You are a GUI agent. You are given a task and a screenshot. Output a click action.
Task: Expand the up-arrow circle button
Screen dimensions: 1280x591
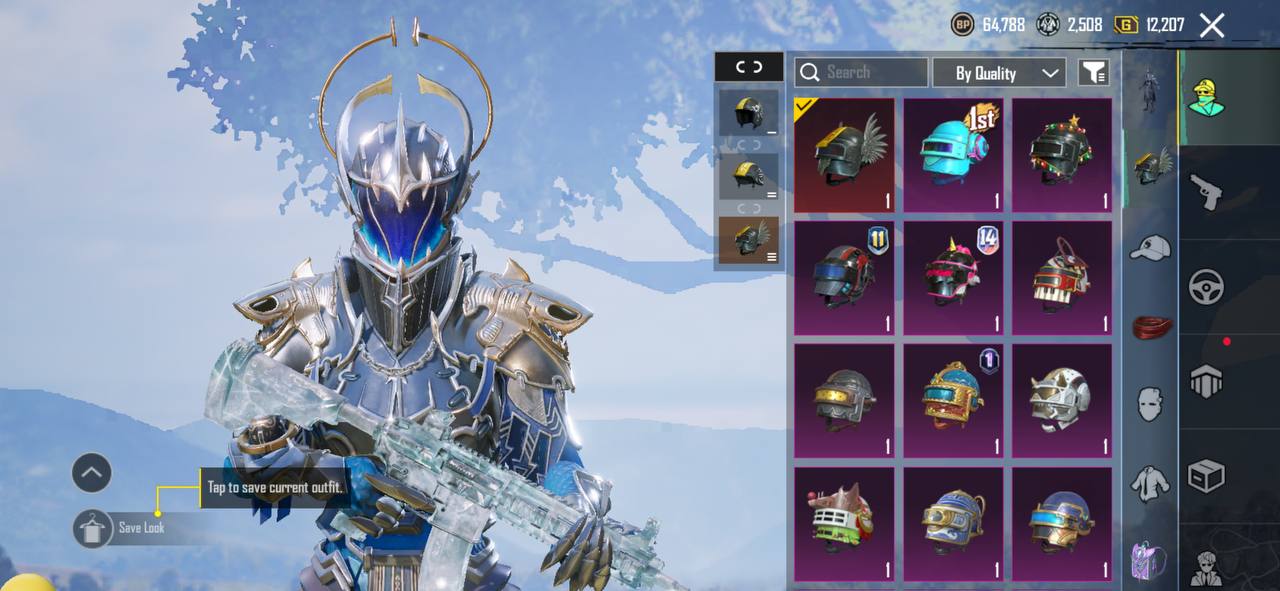(x=92, y=473)
